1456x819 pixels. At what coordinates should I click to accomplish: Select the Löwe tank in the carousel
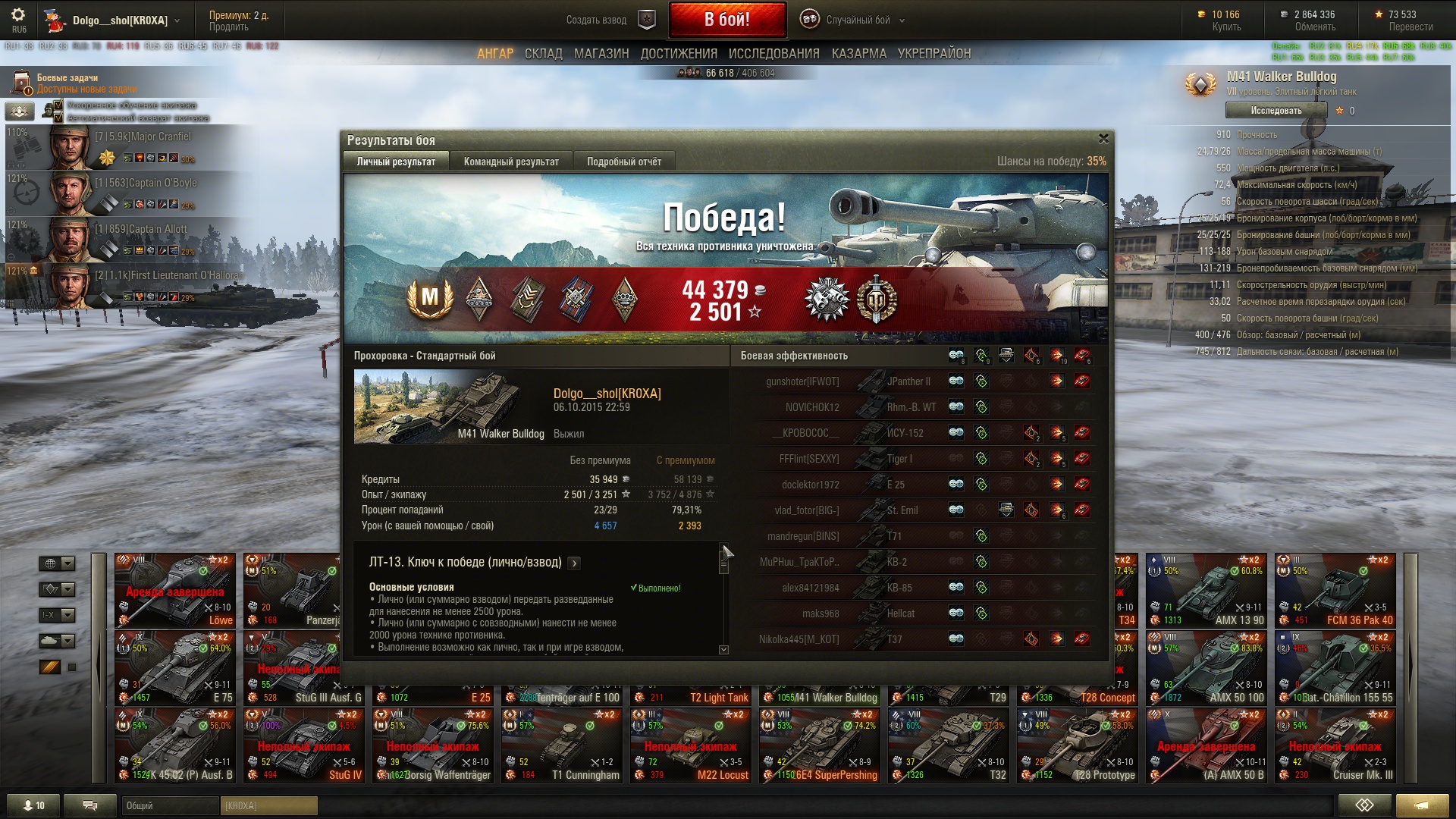click(175, 591)
